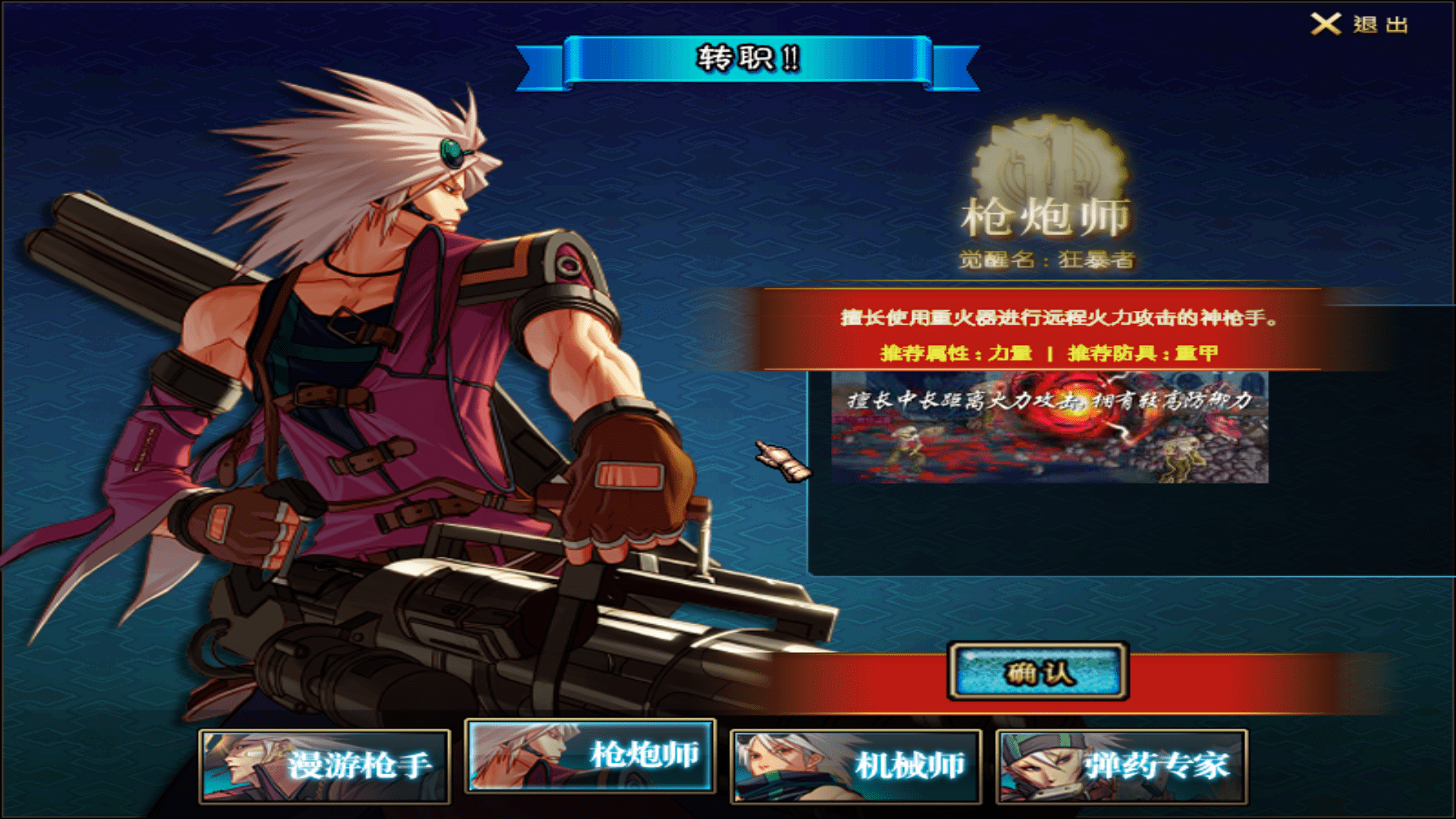
Task: Open the skill preview battle thumbnail
Action: point(1050,428)
